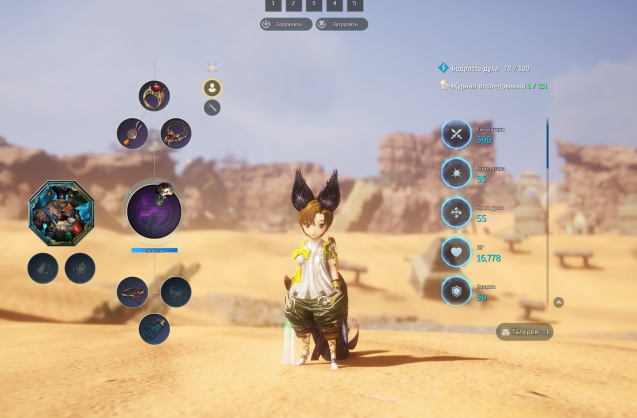Switch to the weapon view toggle
637x418 pixels.
(x=212, y=107)
